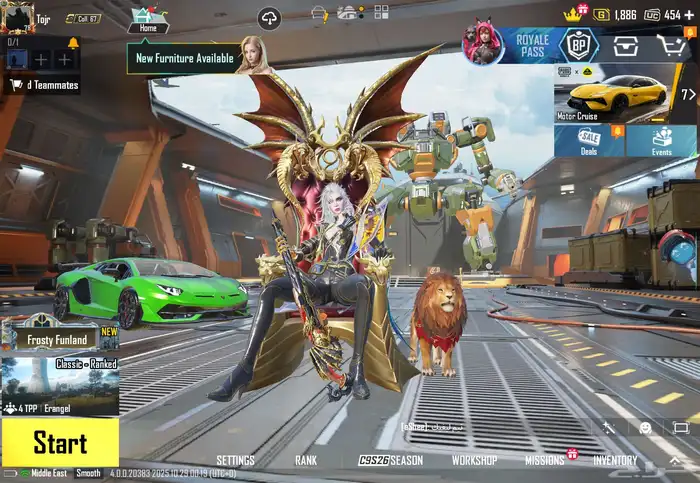
Task: Add UC with the plus button
Action: tap(690, 15)
